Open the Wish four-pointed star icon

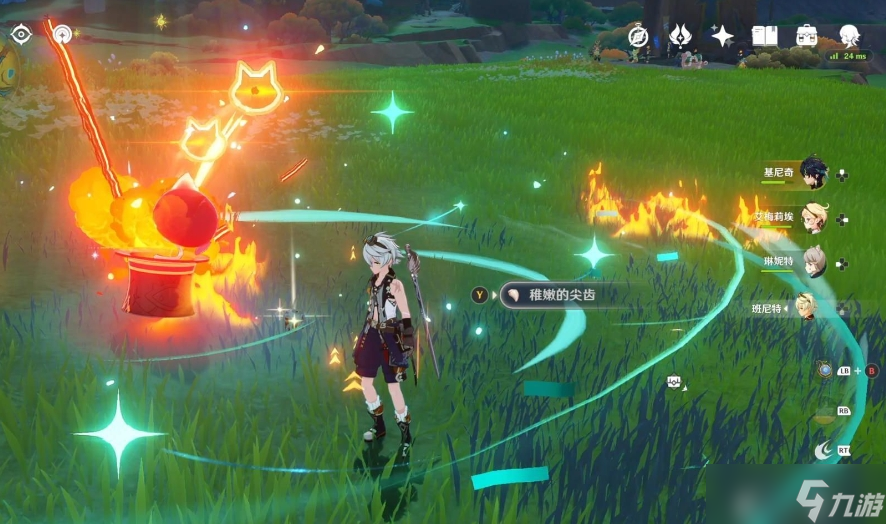pos(722,36)
